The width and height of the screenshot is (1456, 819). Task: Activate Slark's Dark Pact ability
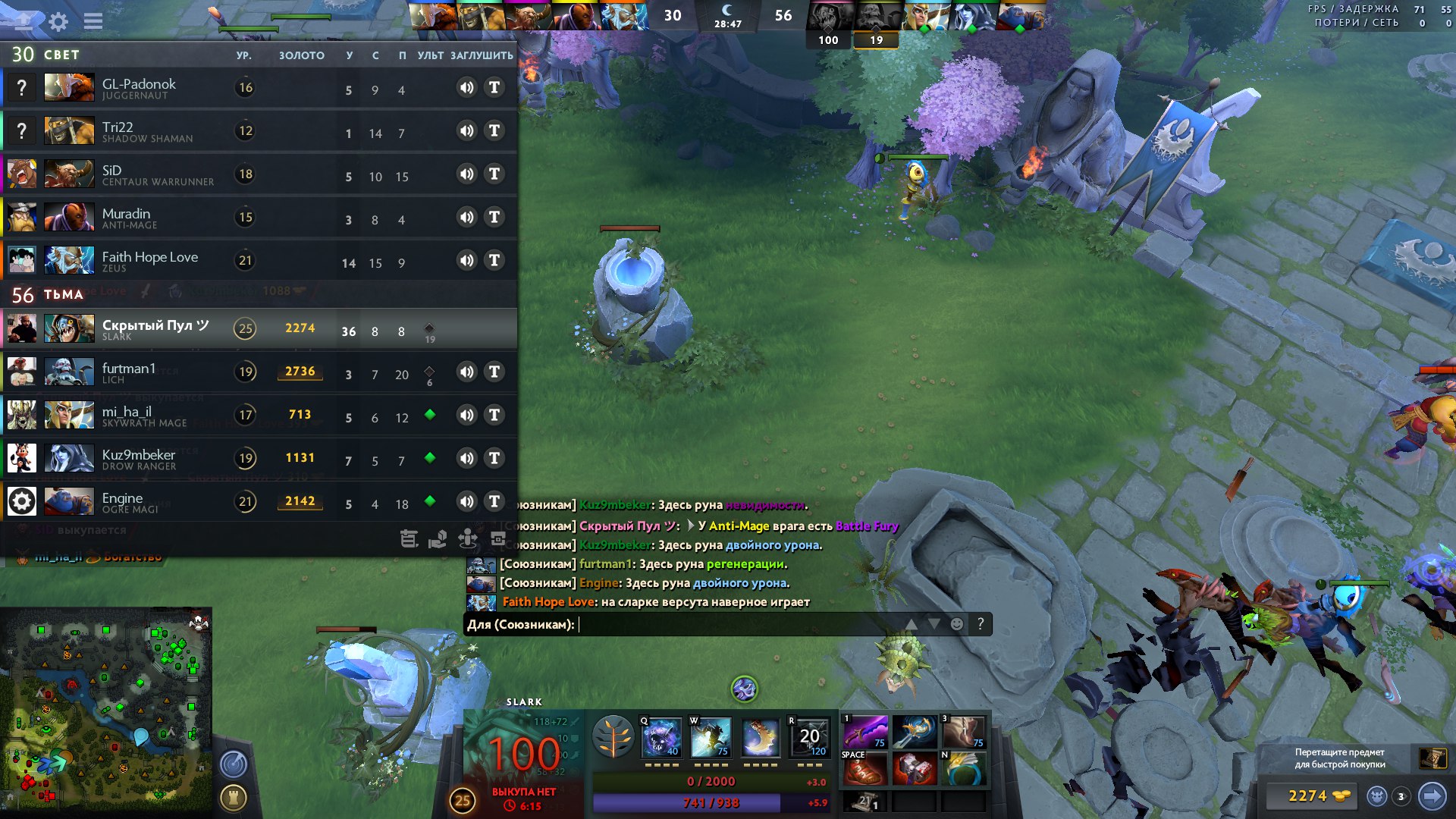point(661,737)
